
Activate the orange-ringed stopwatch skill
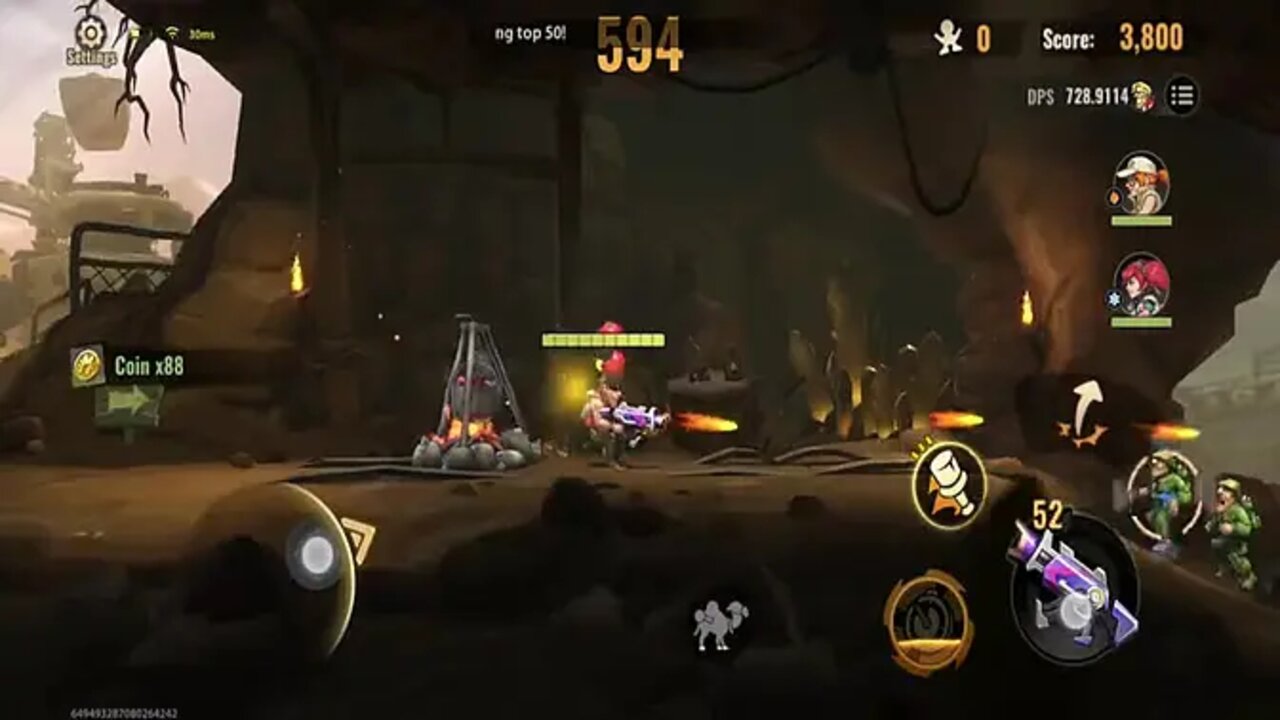[x=928, y=622]
